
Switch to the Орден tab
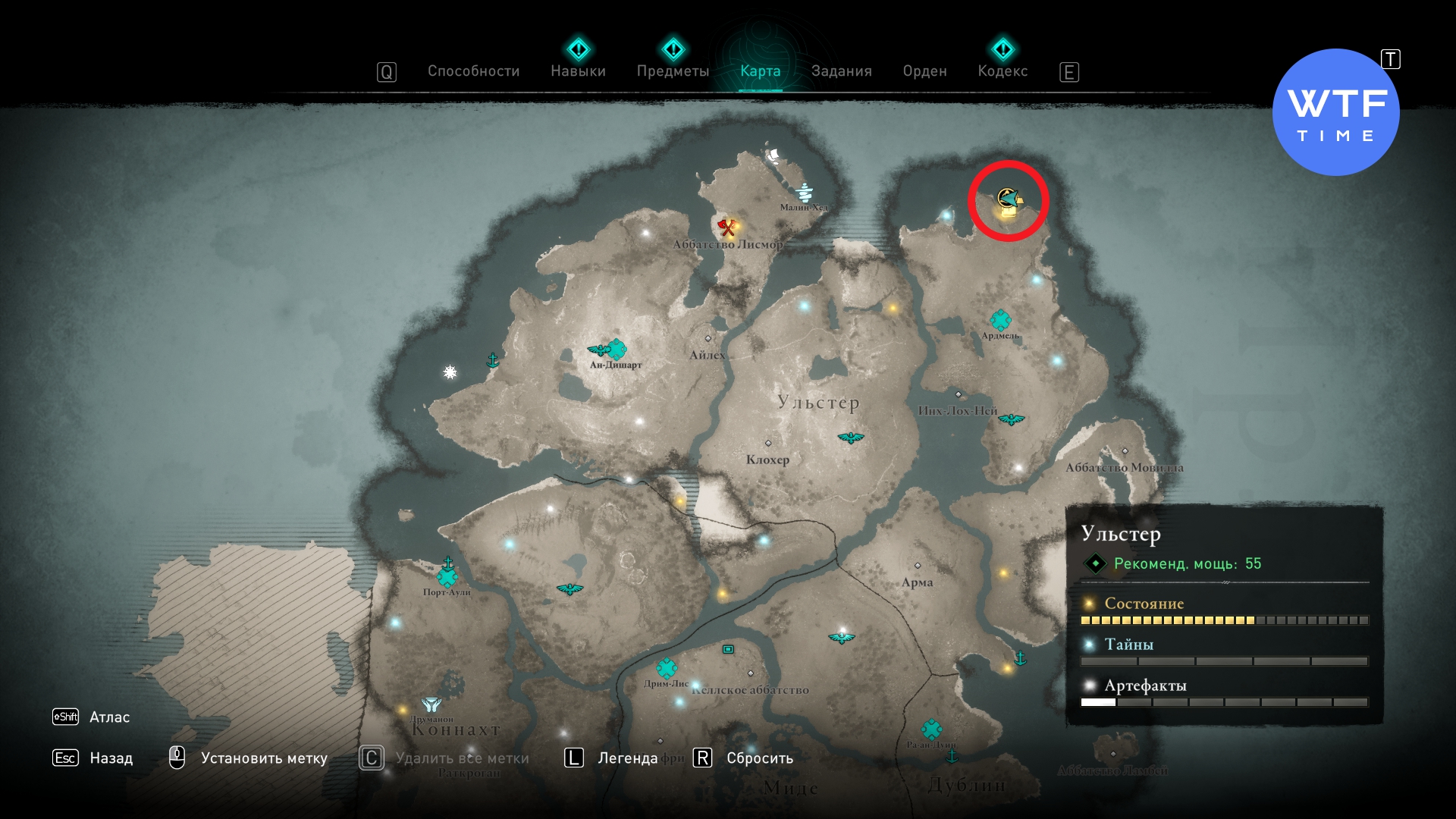point(924,71)
